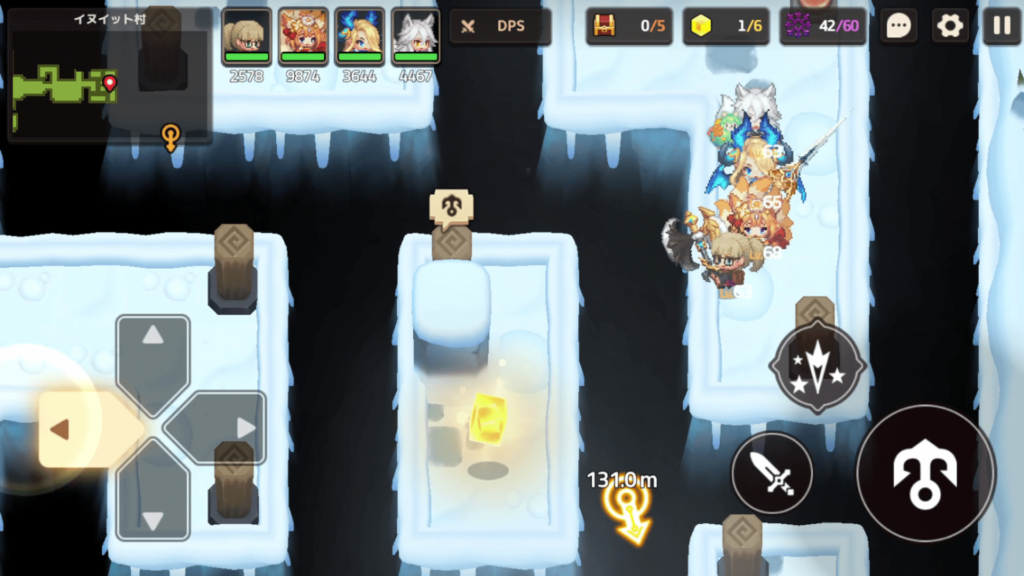This screenshot has width=1024, height=576.
Task: Activate the sword weapon skill button
Action: [772, 473]
